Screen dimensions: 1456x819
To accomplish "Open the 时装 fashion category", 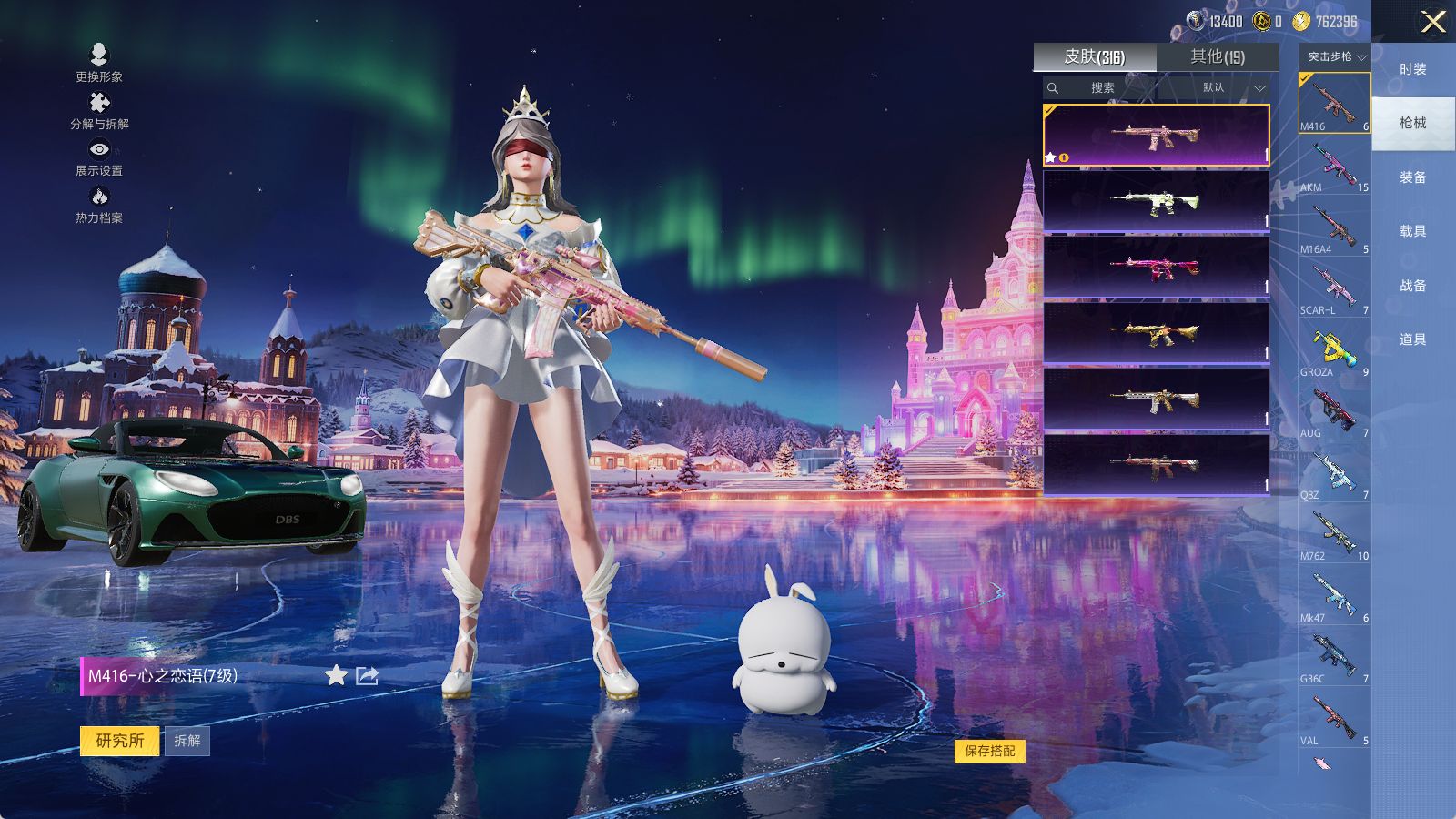I will pyautogui.click(x=1413, y=69).
